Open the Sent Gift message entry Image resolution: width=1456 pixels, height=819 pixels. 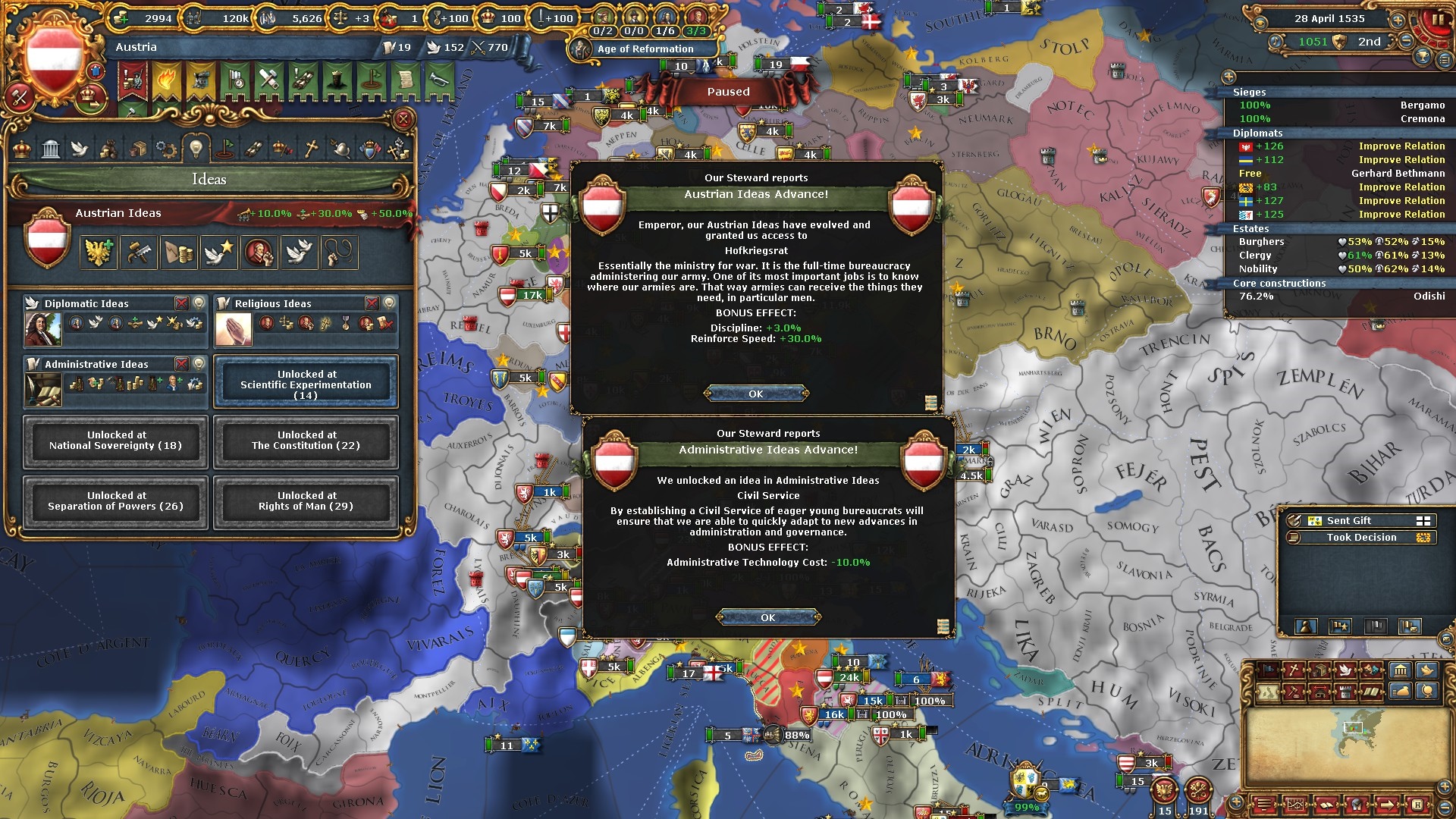coord(1348,521)
